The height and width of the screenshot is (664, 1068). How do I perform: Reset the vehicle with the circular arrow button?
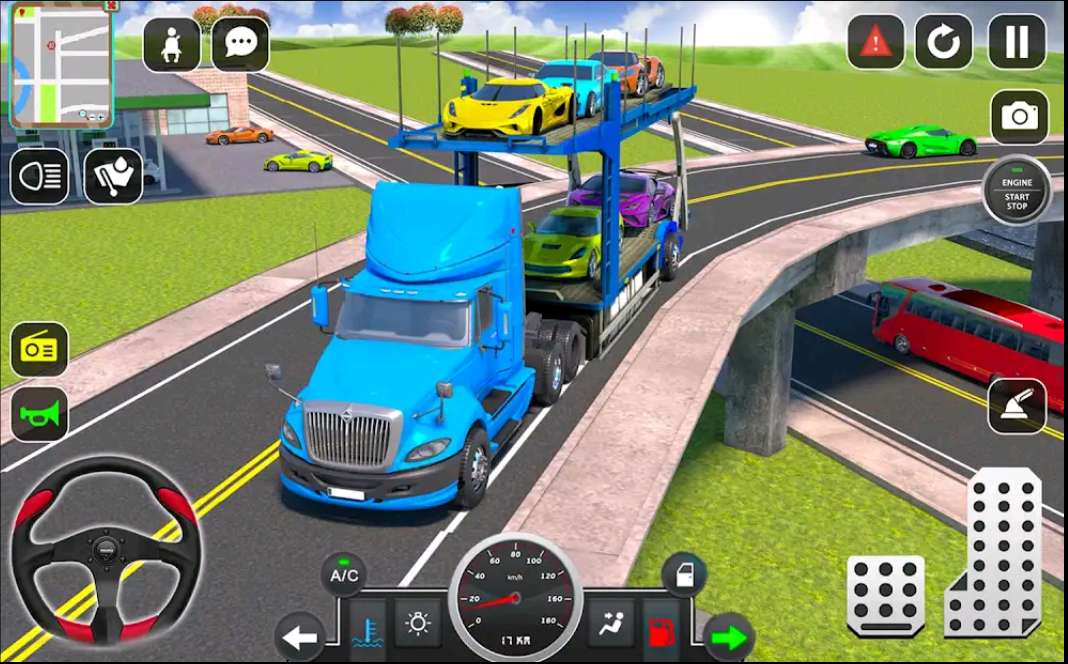point(944,42)
